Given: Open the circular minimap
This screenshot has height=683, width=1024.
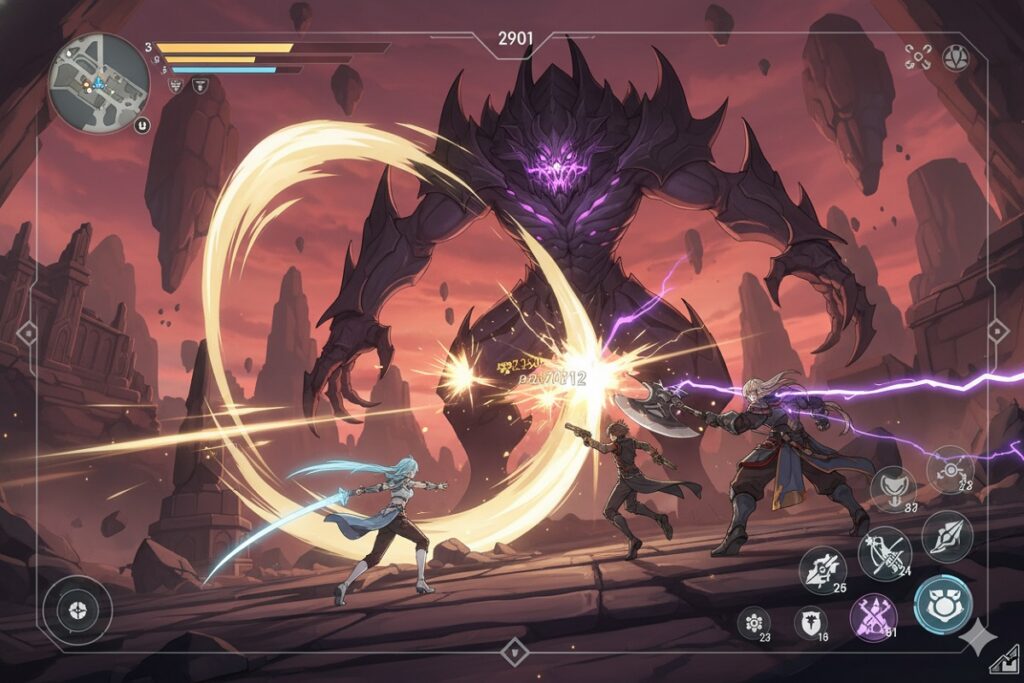Looking at the screenshot, I should pos(99,83).
